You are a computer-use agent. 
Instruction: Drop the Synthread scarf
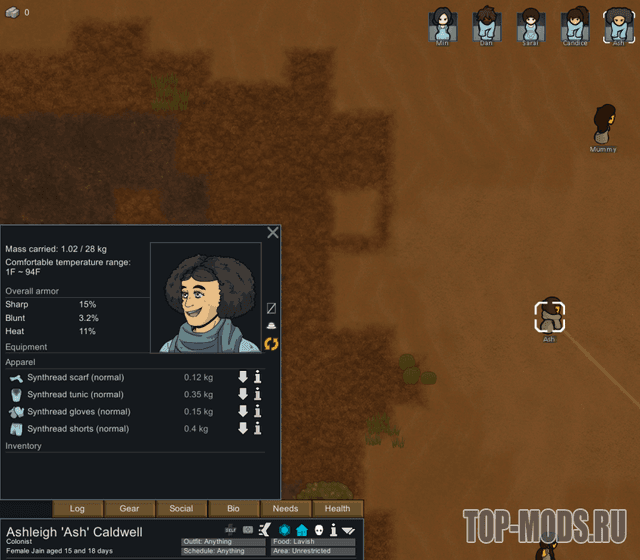tap(242, 377)
